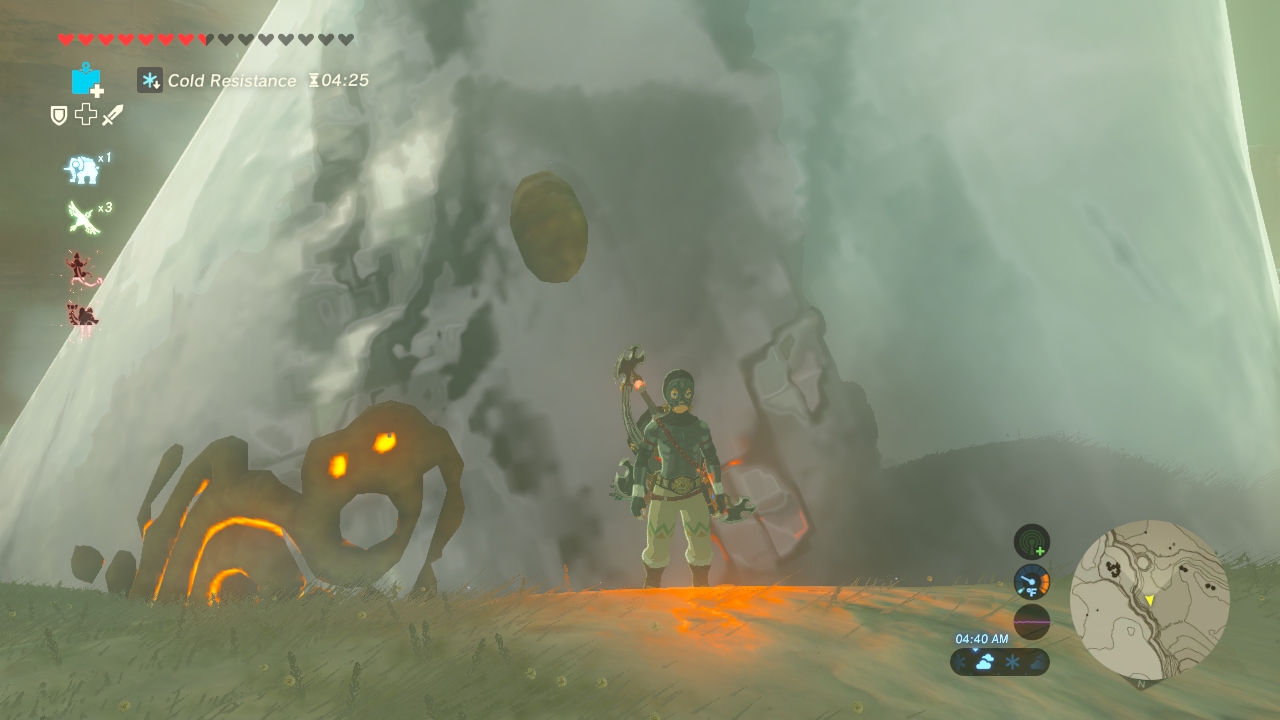Select the bottom red champion ability icon
Screen dimensions: 1280x720
[81, 317]
